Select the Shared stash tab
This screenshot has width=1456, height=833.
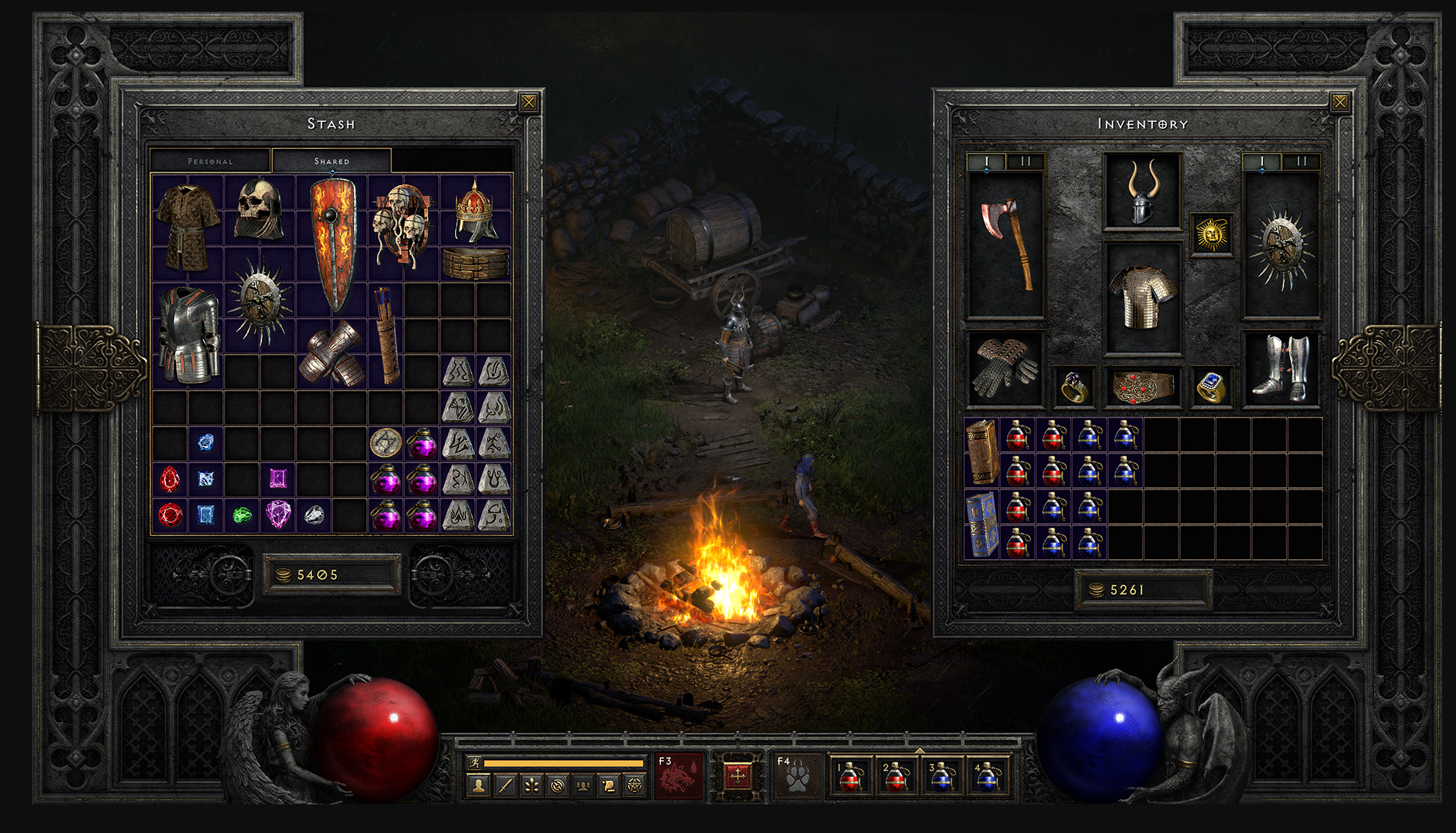(332, 161)
